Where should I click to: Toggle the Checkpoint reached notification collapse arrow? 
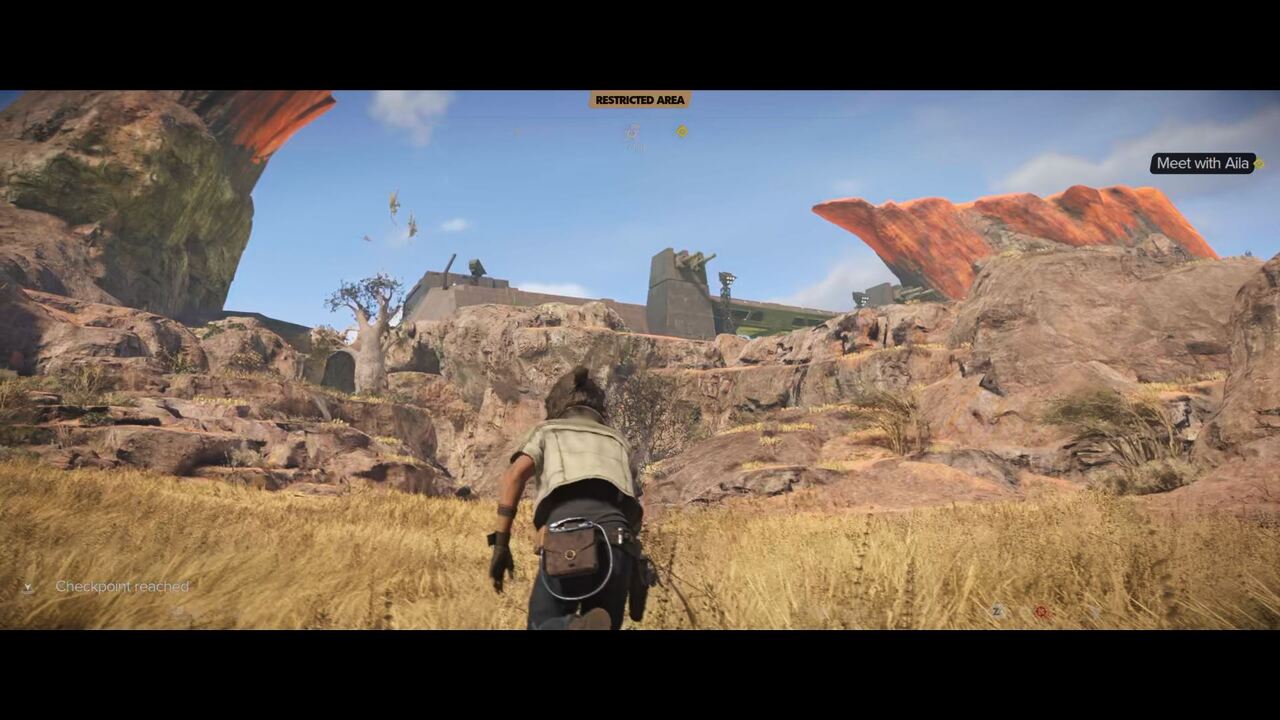(x=30, y=587)
